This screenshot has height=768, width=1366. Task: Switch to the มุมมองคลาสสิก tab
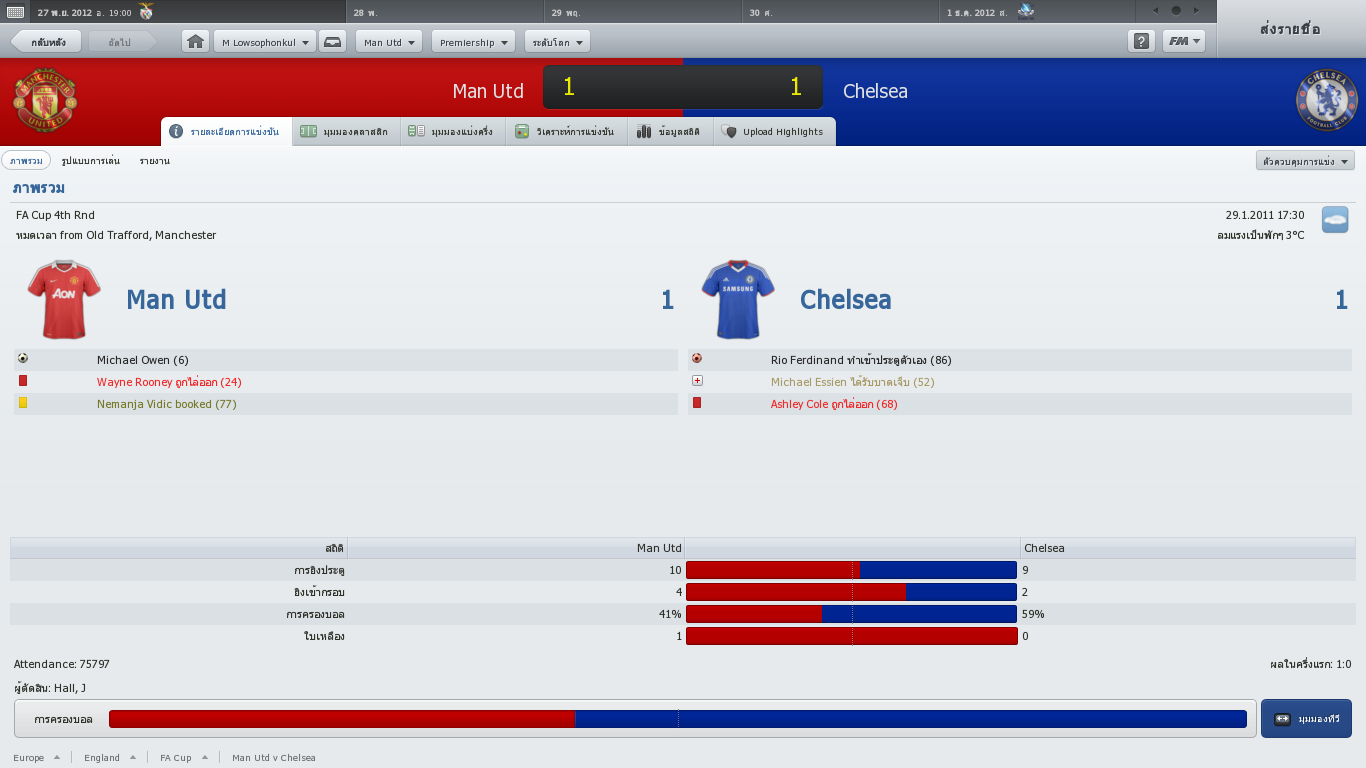(x=346, y=132)
